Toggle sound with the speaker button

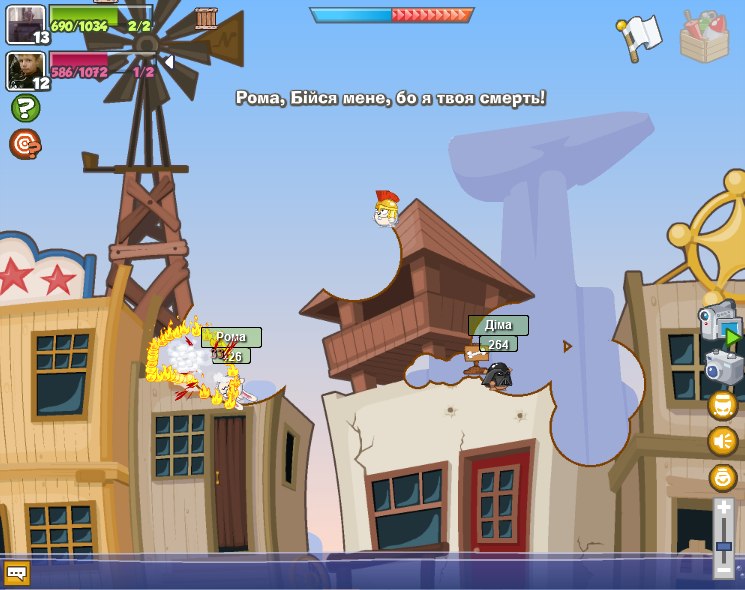722,441
